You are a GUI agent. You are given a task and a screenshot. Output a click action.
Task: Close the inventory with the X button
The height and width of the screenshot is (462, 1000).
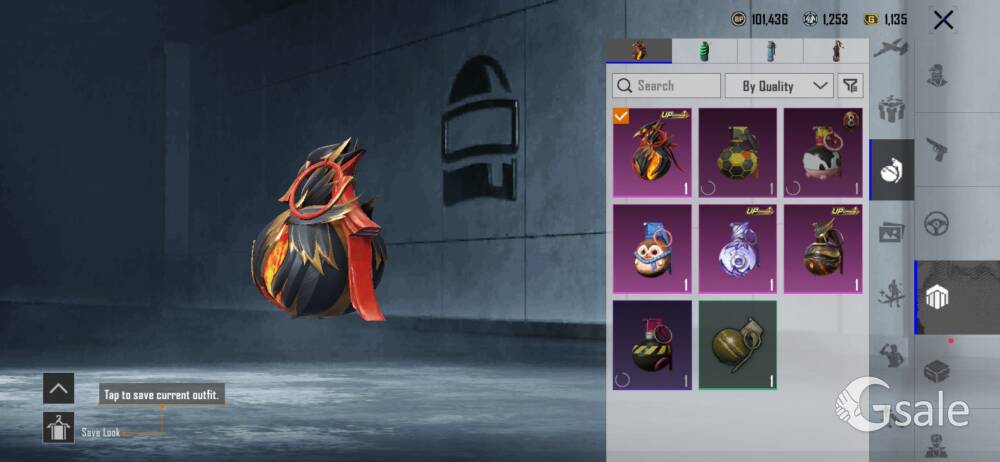942,20
